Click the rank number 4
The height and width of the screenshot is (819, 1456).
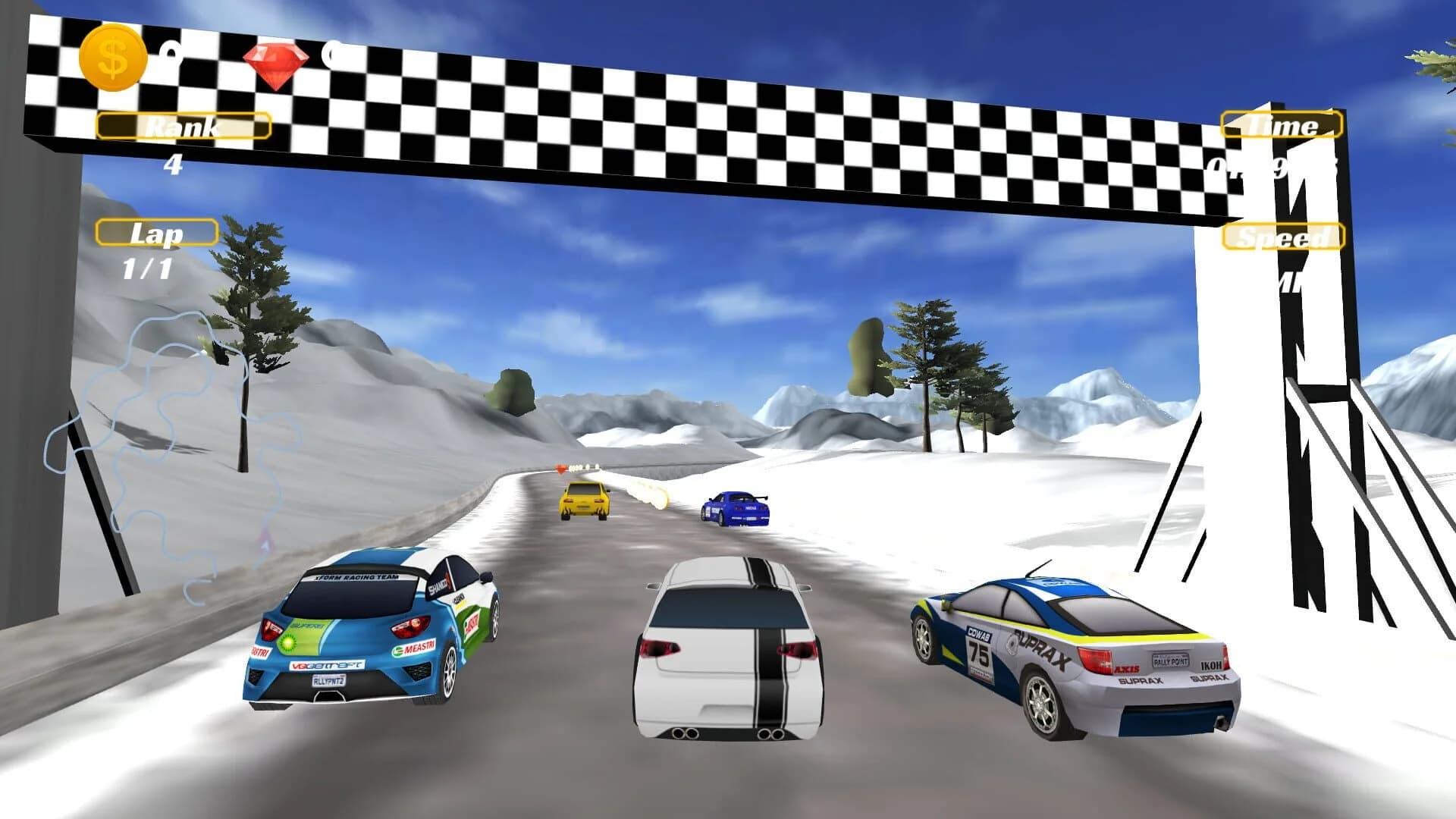[x=173, y=165]
